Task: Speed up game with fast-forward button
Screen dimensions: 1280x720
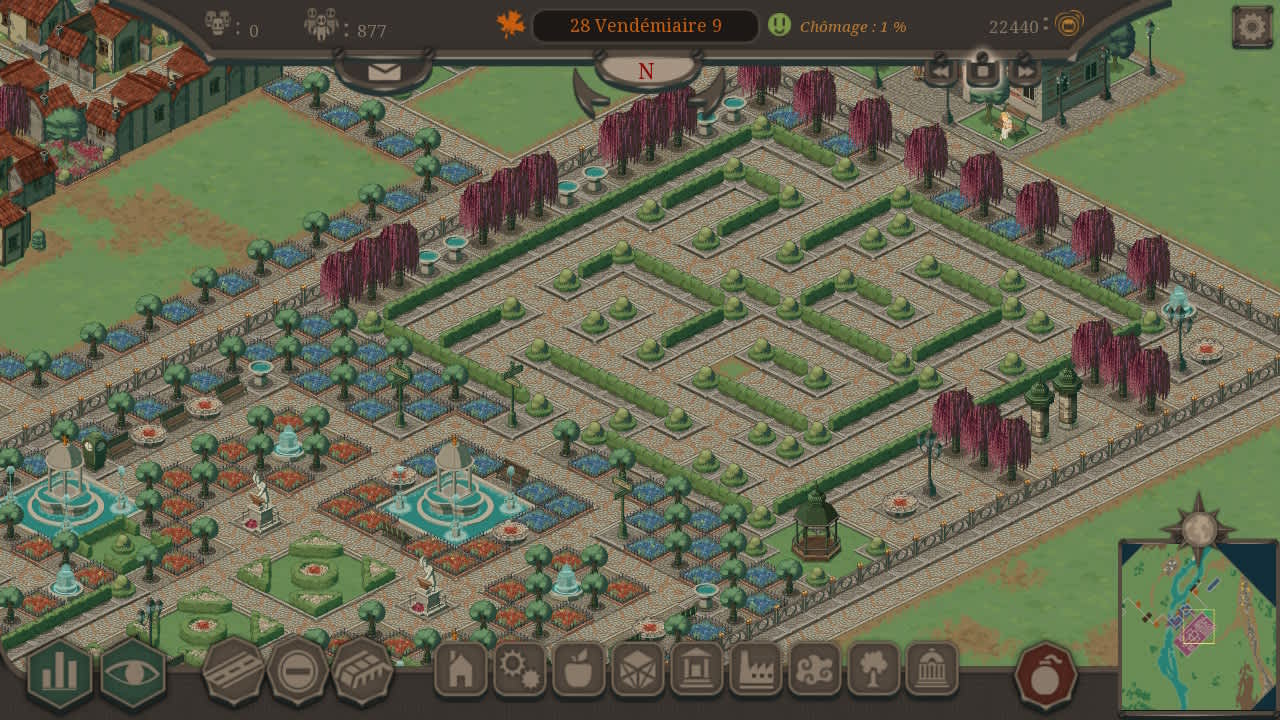Action: click(1025, 70)
